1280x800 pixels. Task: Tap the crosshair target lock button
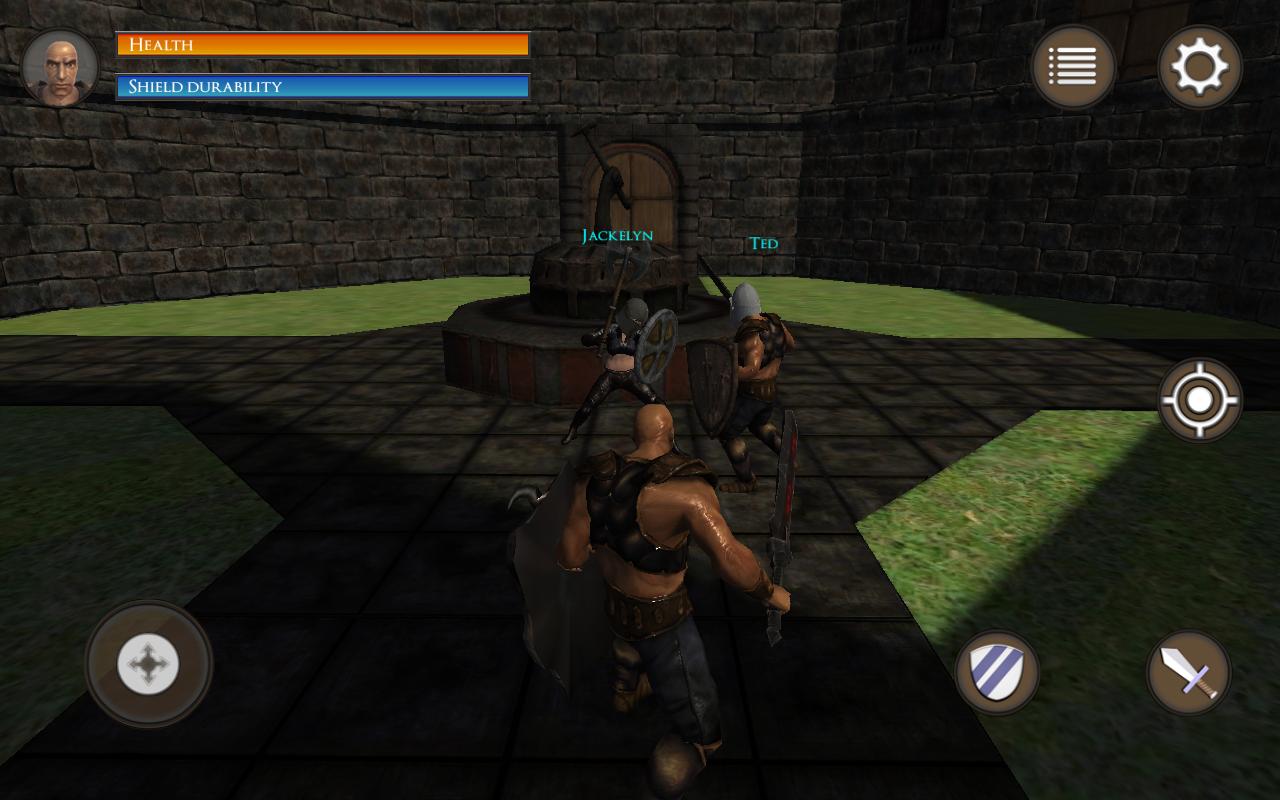tap(1199, 400)
